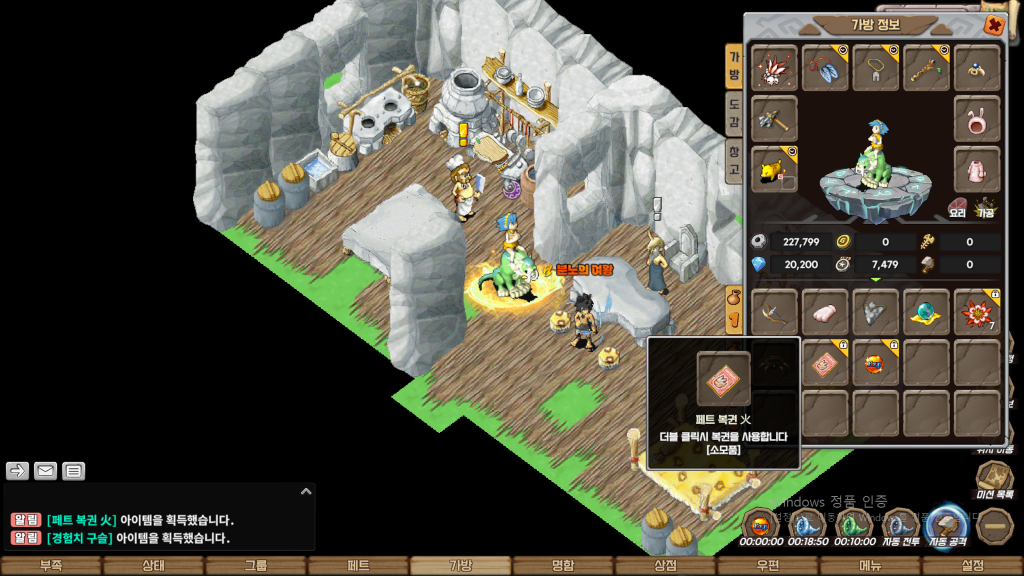Click the equipped necklace slot

pos(875,68)
